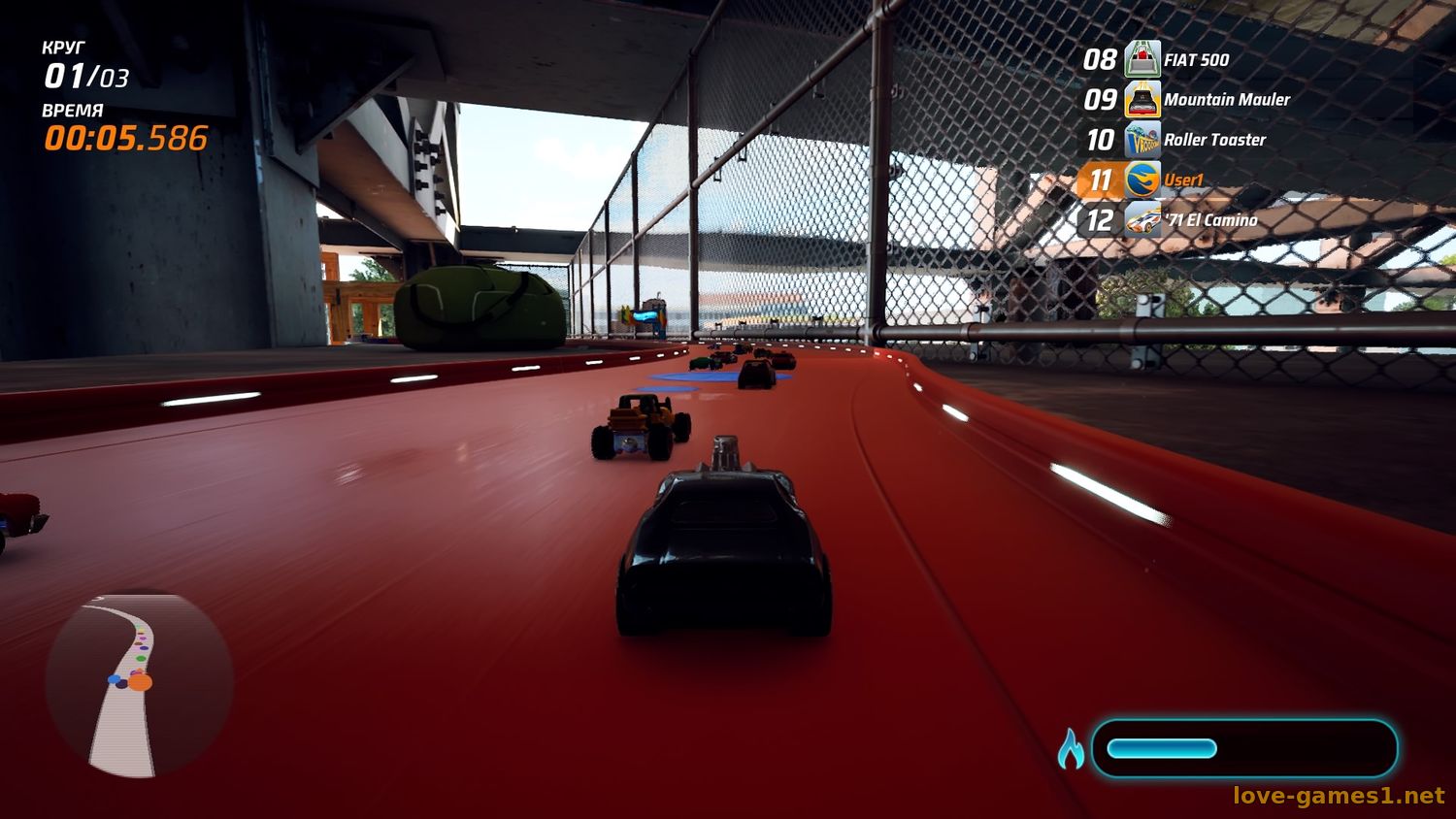Open the love-games1.net watermark link
Screen dimensions: 1456x819
[x=1339, y=796]
